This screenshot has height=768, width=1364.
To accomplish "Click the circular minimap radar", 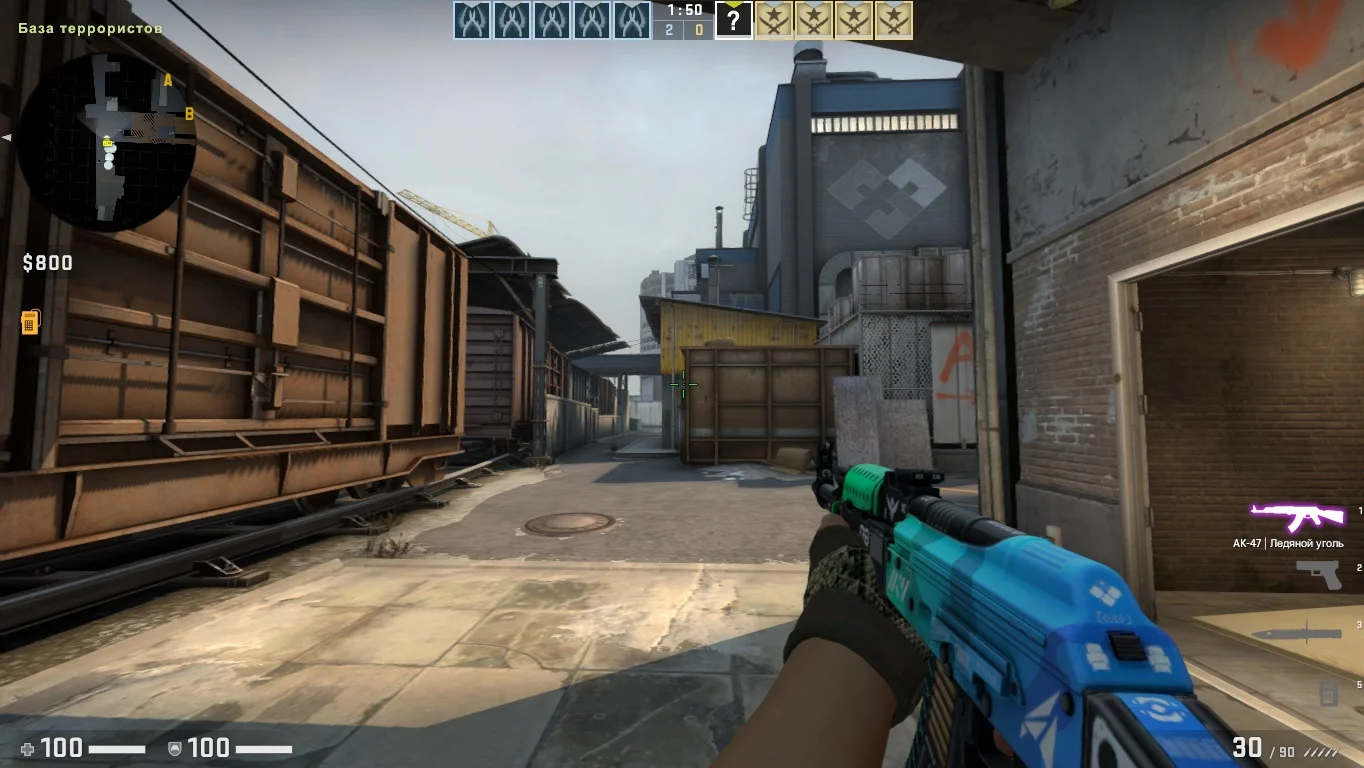I will click(107, 139).
